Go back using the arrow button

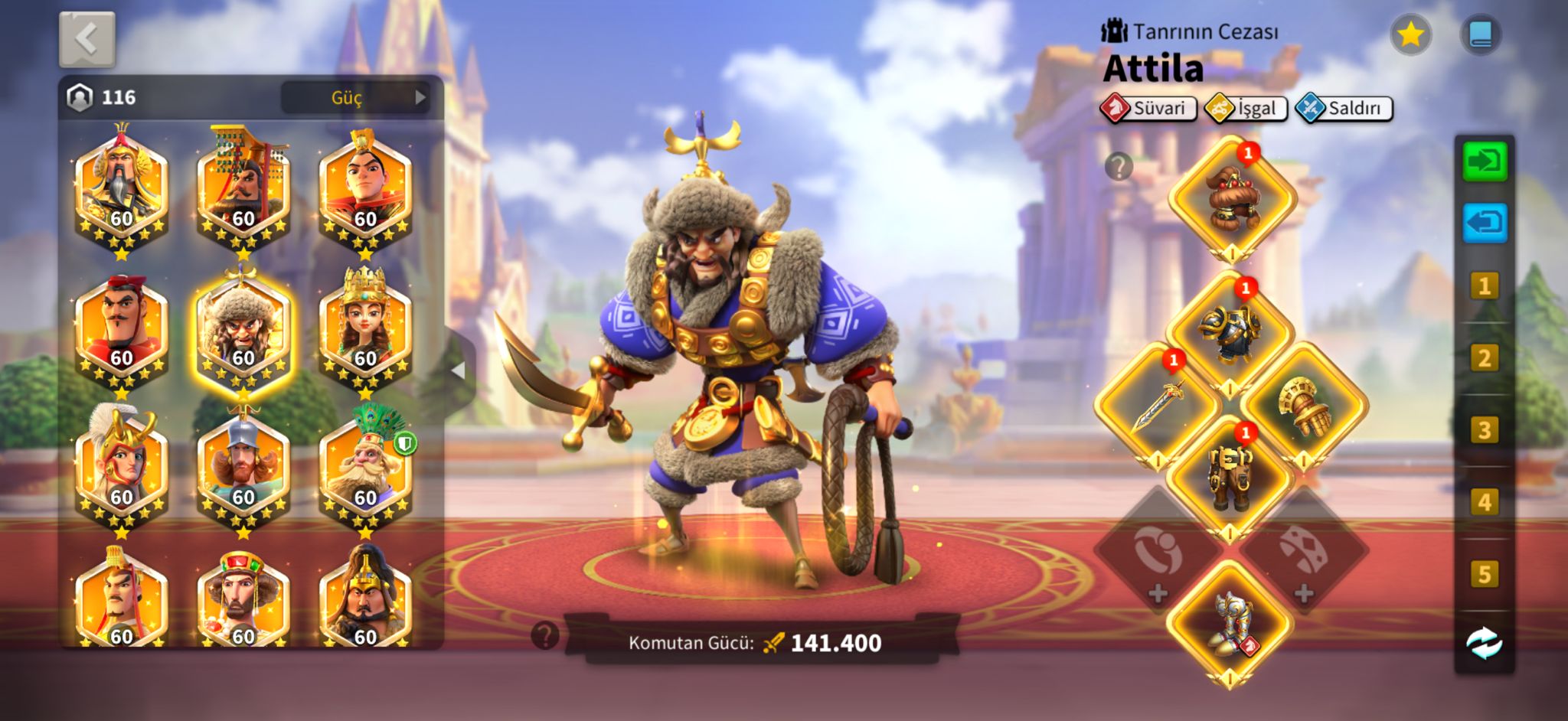point(87,39)
